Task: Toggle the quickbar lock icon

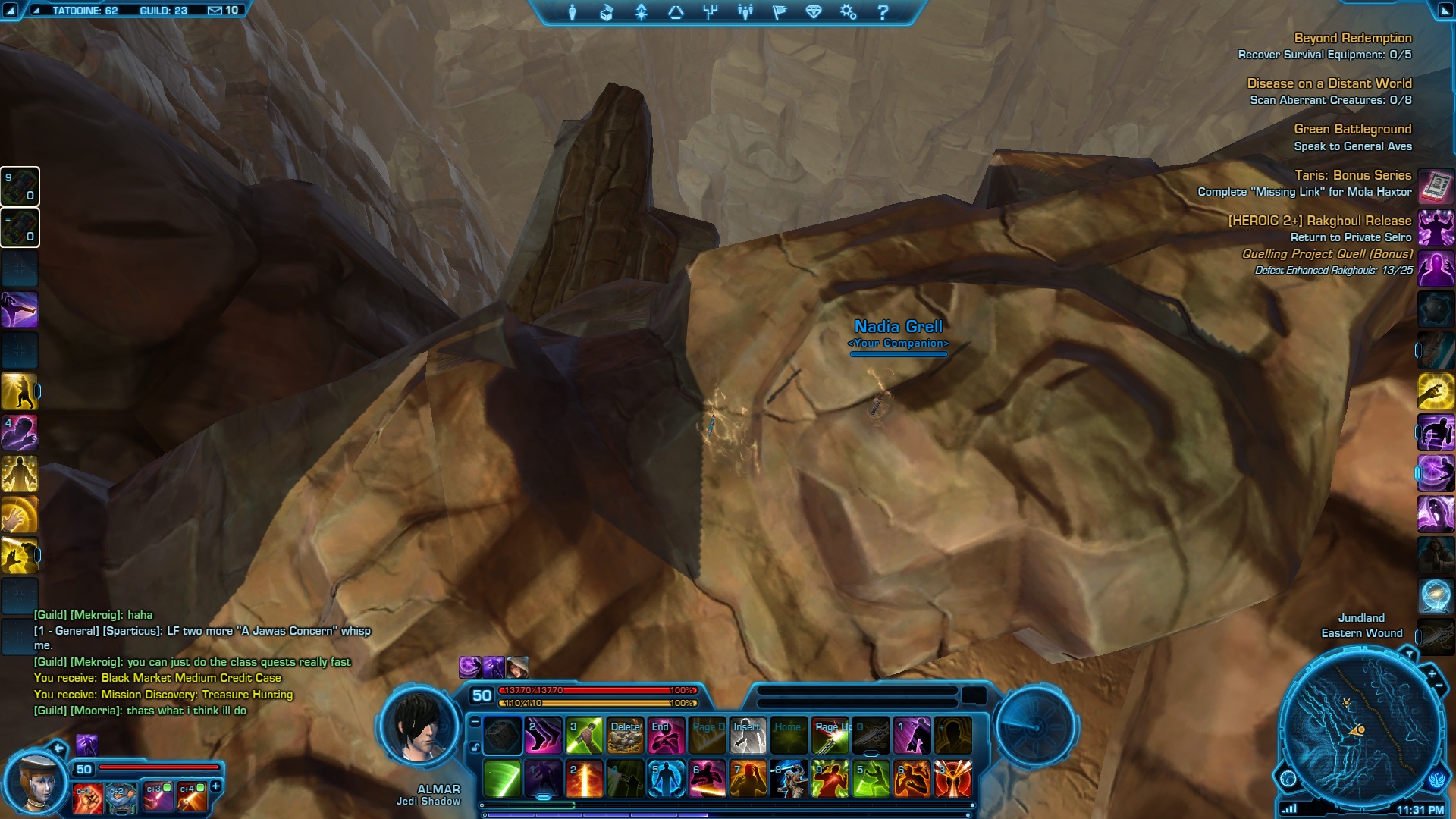Action: (x=475, y=747)
